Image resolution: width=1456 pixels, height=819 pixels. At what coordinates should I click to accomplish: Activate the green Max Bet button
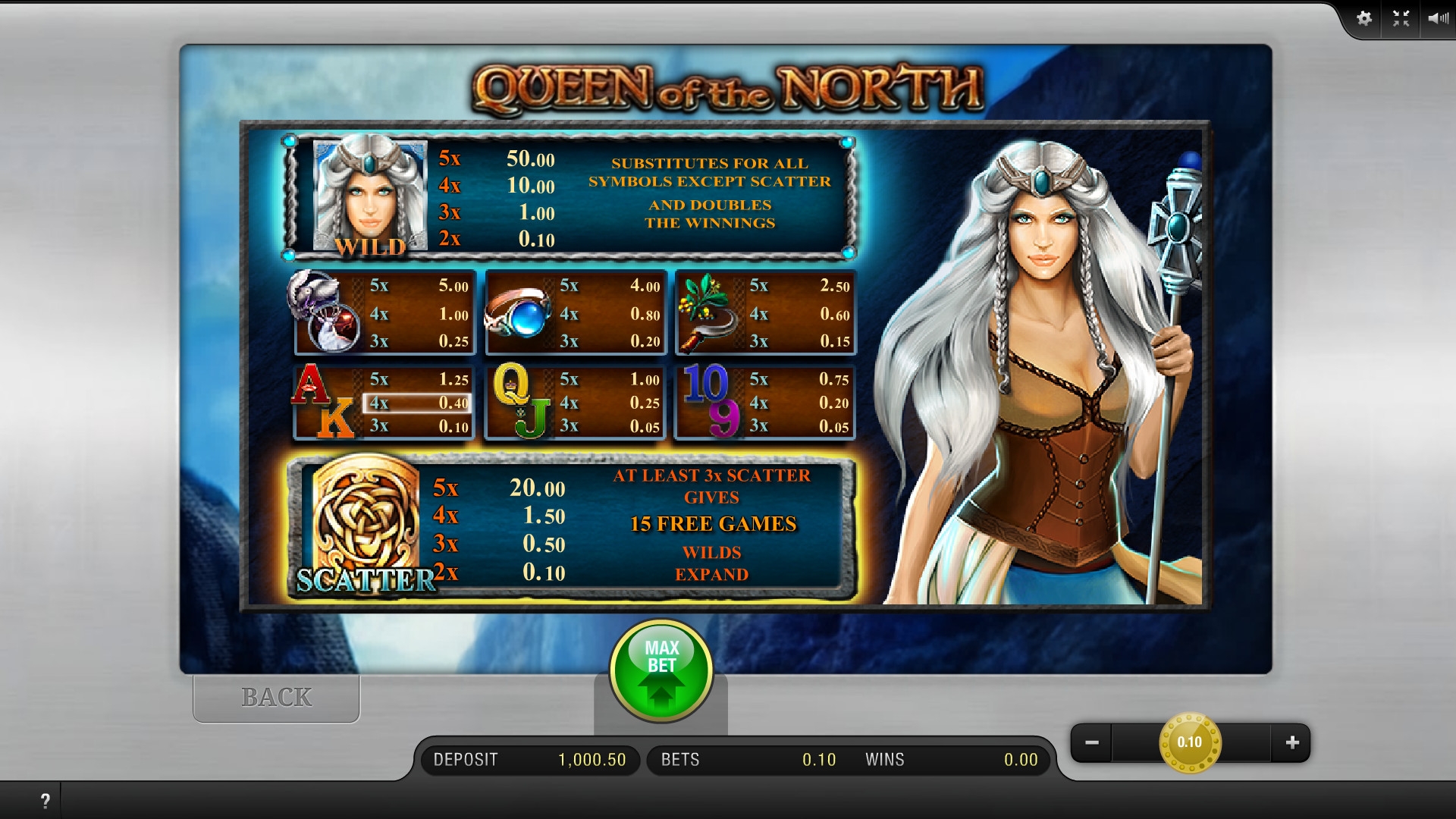tap(661, 670)
